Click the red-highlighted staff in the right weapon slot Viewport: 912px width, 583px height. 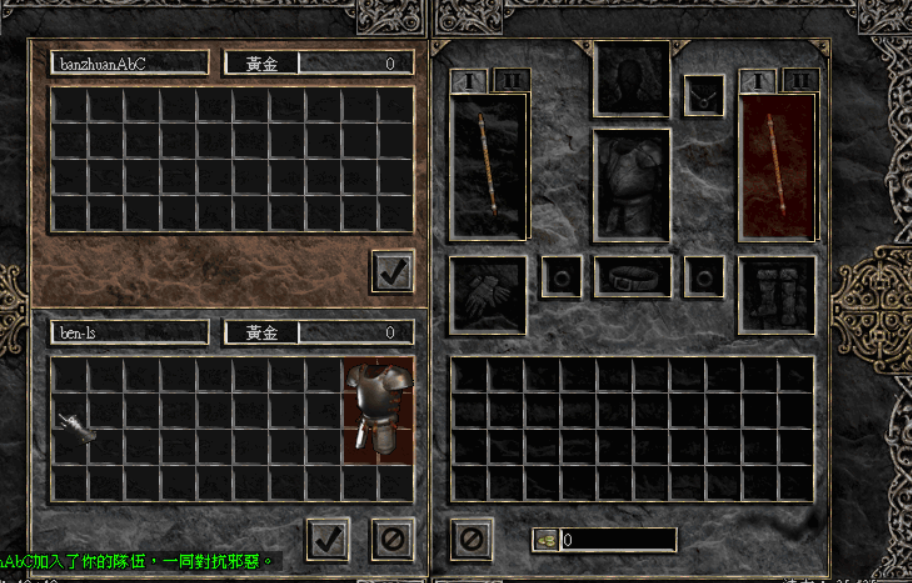tap(777, 166)
